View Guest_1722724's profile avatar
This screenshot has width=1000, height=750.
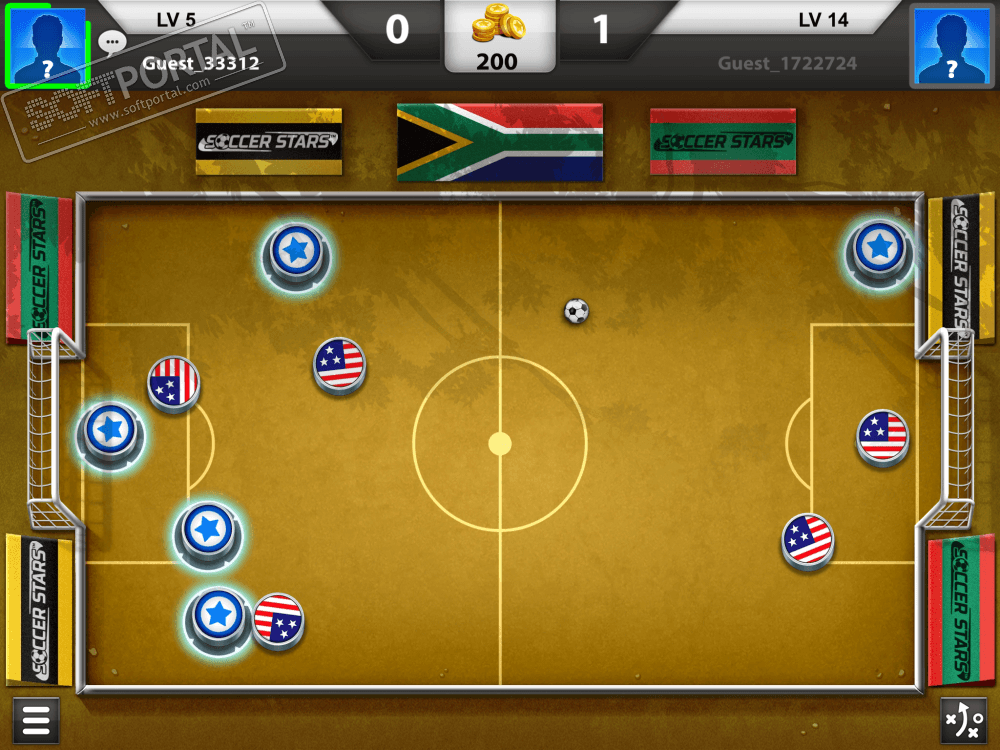[x=951, y=45]
